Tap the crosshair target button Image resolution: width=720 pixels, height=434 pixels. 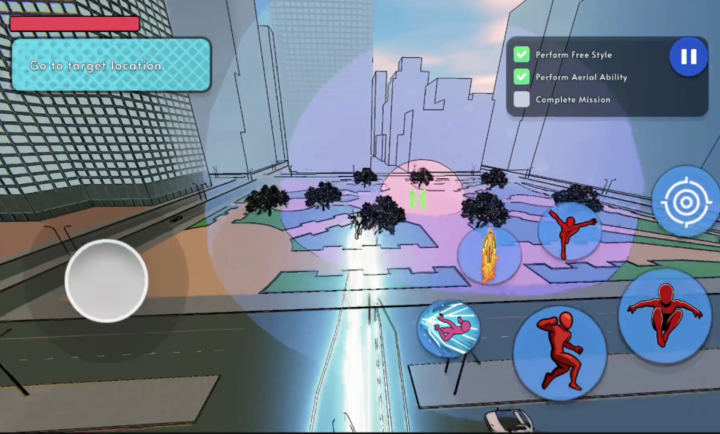686,201
